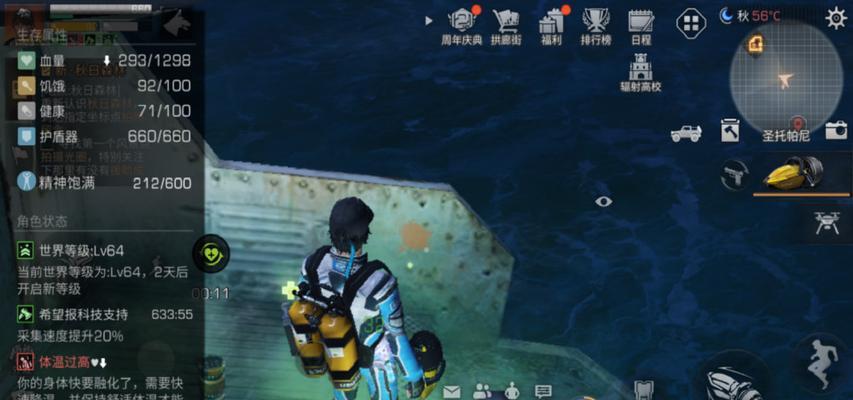
Task: Tap the running figure sprint button
Action: (x=819, y=361)
